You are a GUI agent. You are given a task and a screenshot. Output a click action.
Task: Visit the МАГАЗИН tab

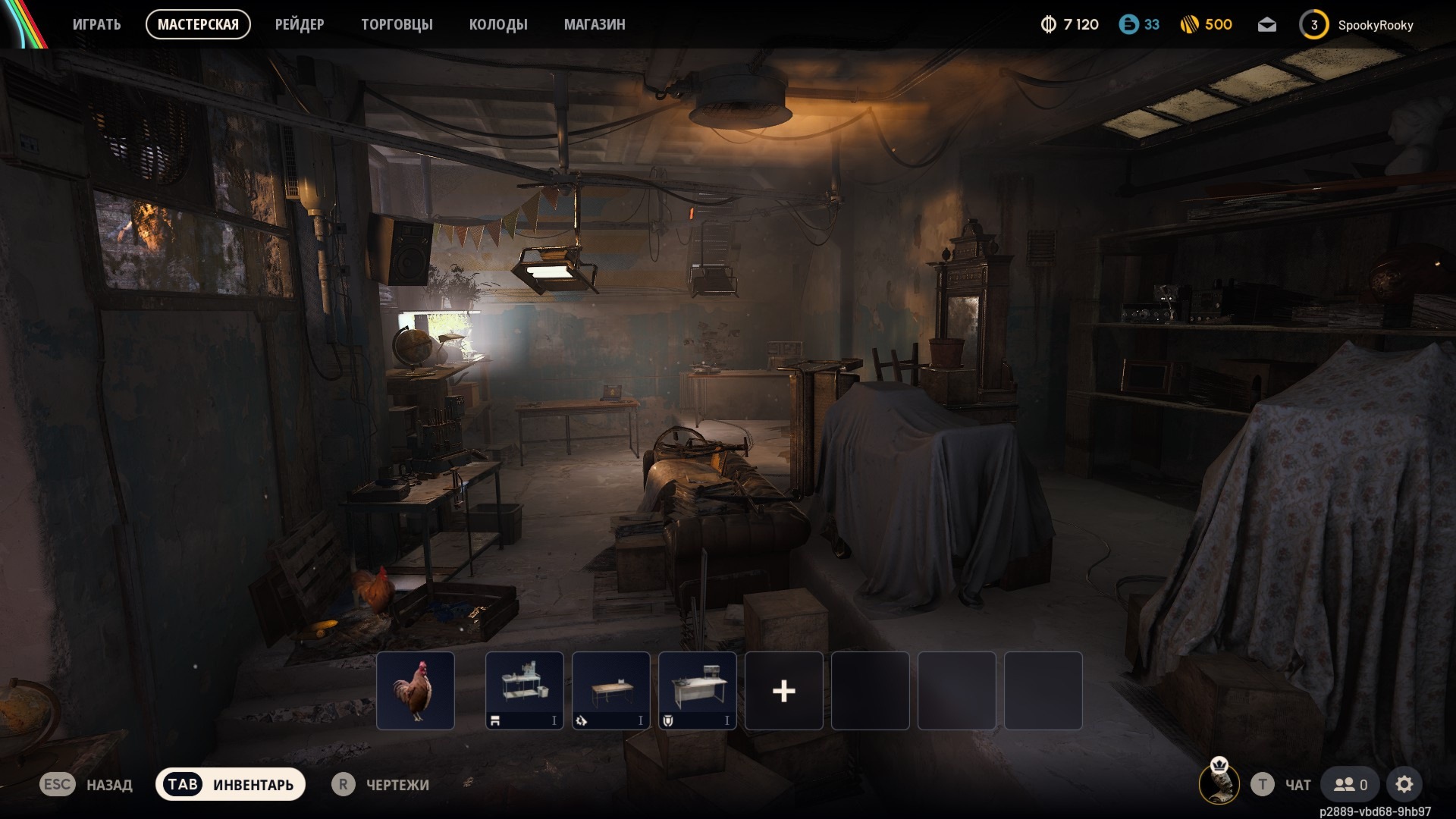(595, 24)
